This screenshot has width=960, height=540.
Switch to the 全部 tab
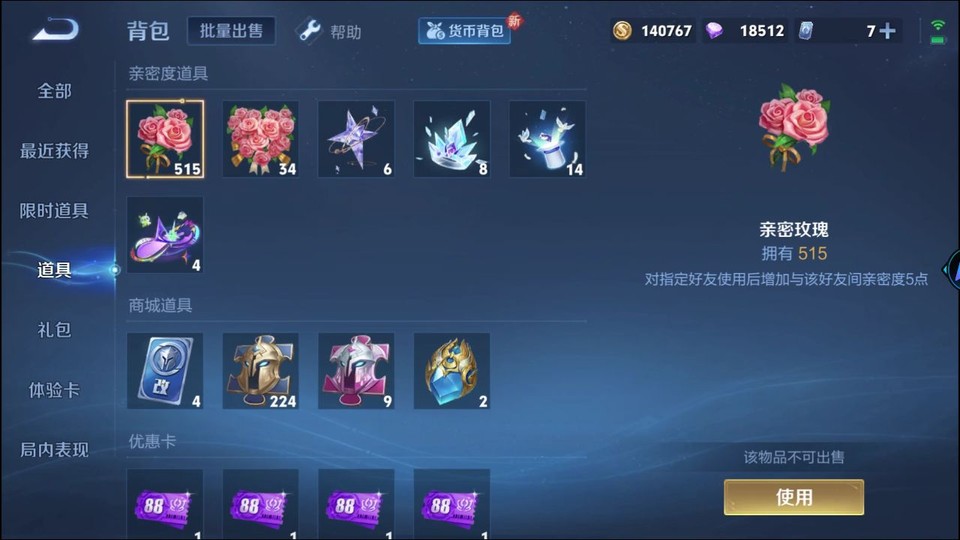[x=55, y=91]
